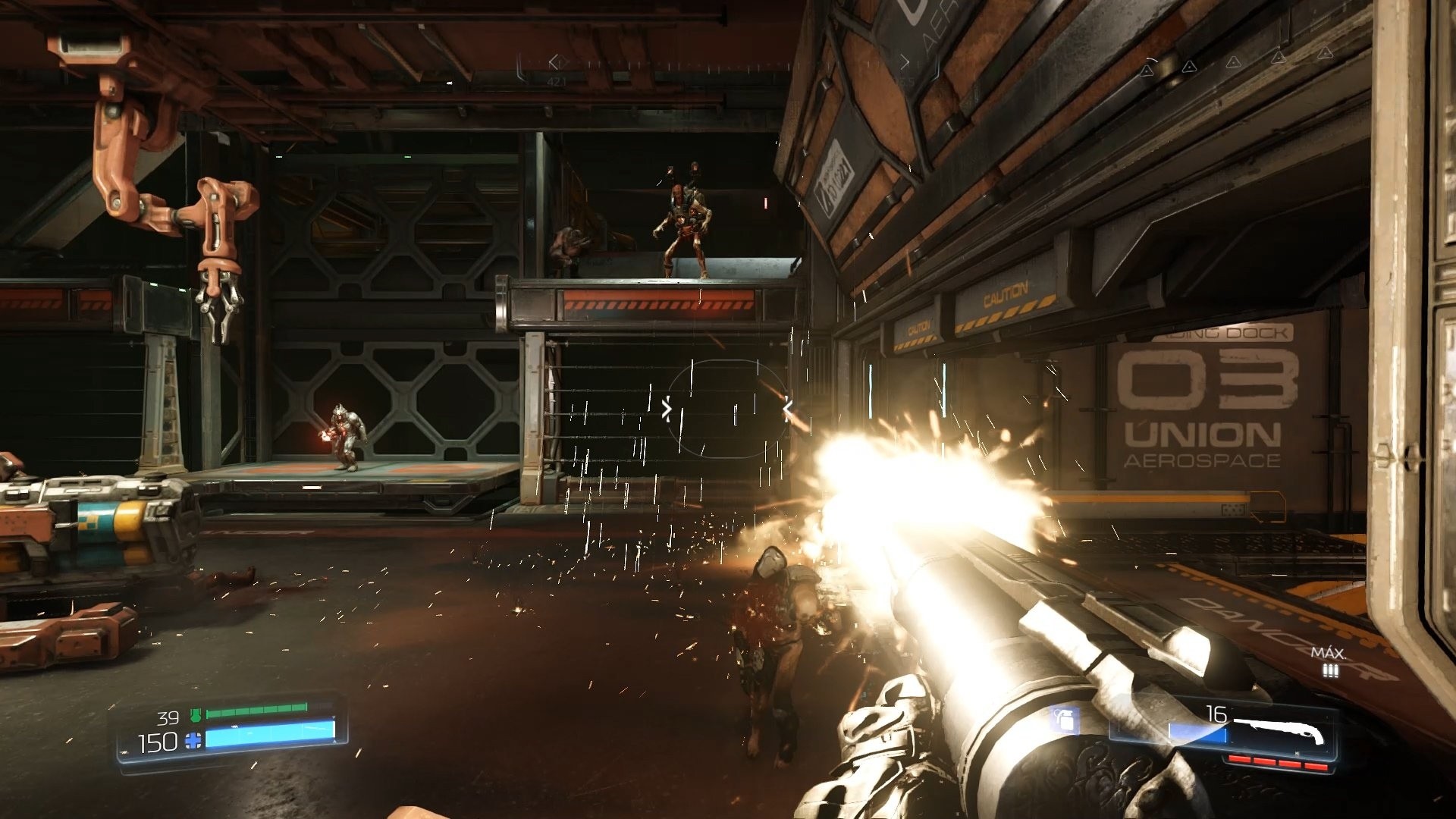This screenshot has height=819, width=1456.
Task: Toggle the right compass chevron
Action: [906, 61]
